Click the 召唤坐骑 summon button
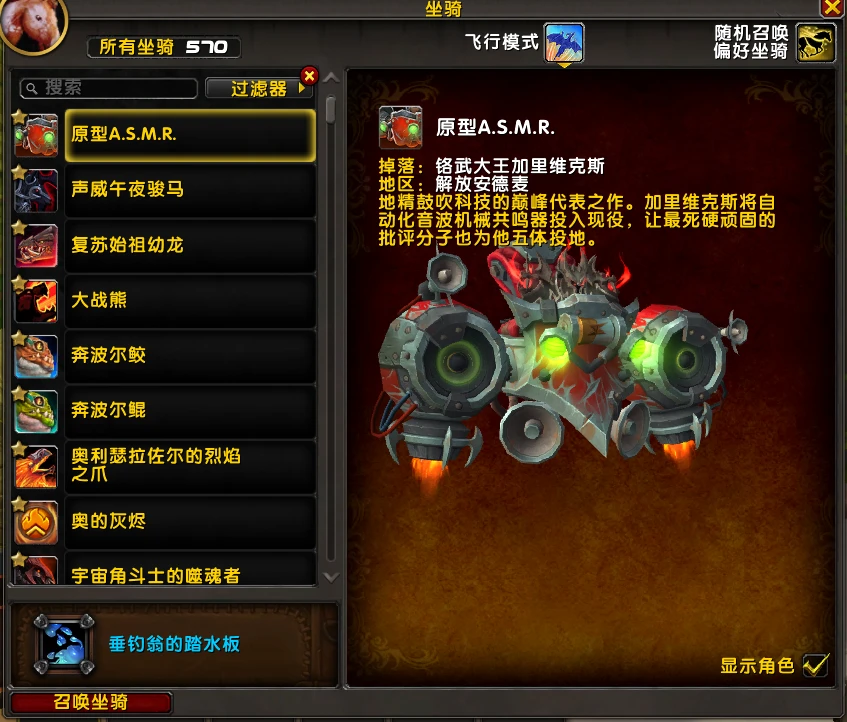Screen dimensions: 847x722 91,702
